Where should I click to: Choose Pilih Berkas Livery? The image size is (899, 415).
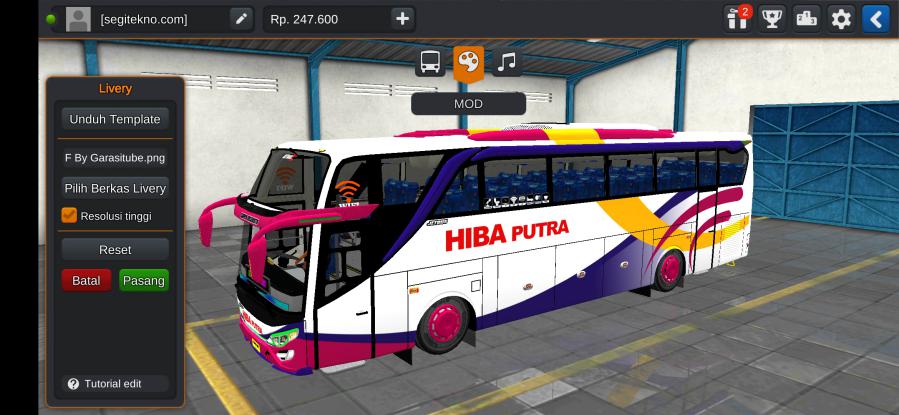114,188
